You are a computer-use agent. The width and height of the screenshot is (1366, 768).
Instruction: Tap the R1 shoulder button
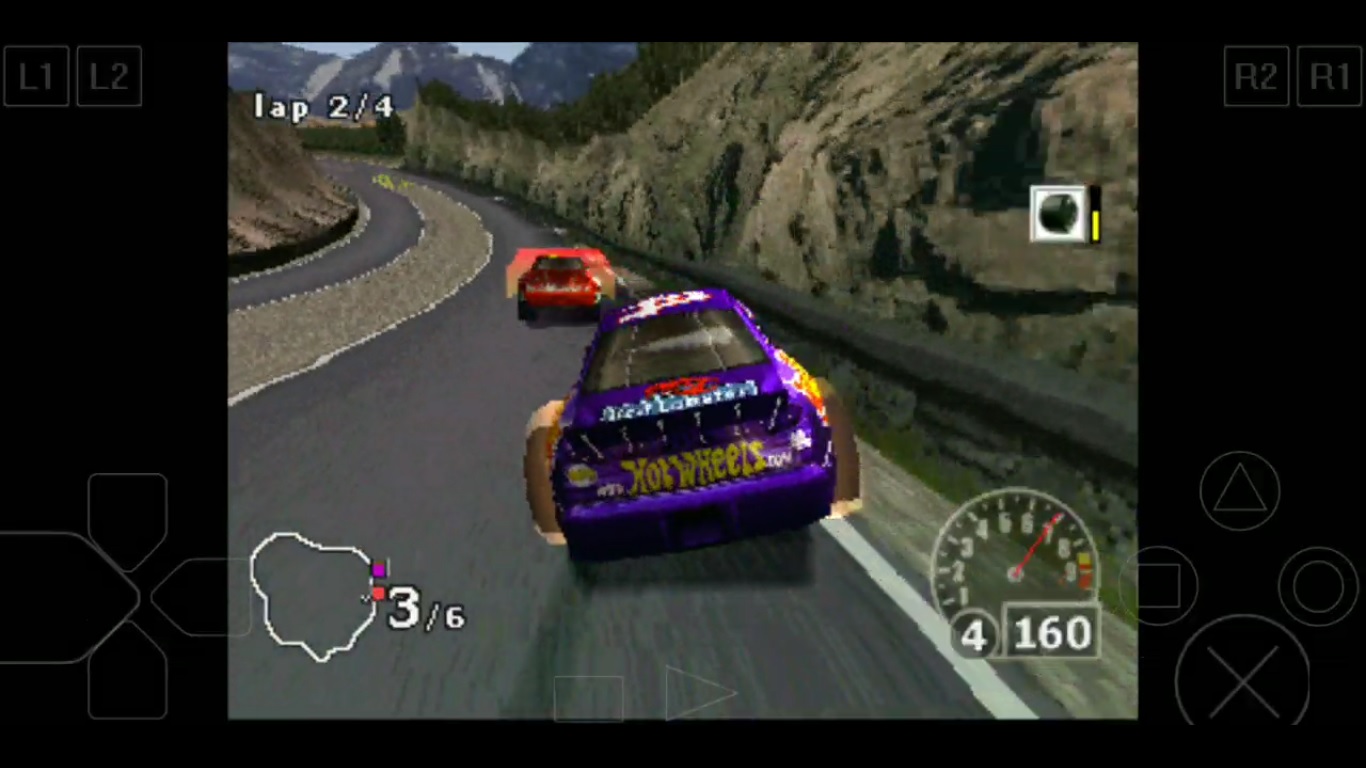[x=1330, y=76]
